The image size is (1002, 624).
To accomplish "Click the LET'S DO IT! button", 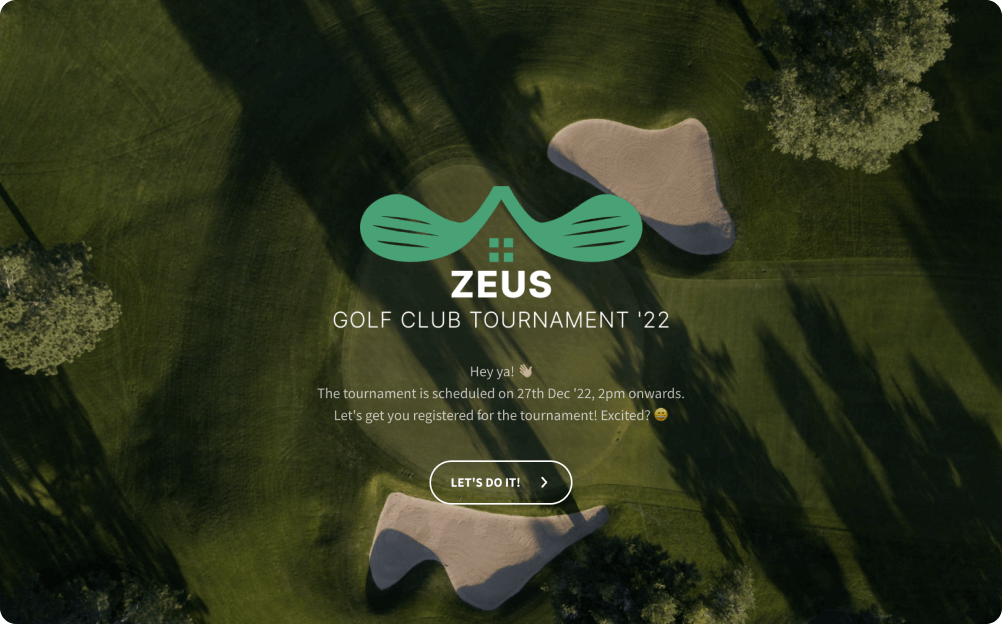I will [x=500, y=482].
